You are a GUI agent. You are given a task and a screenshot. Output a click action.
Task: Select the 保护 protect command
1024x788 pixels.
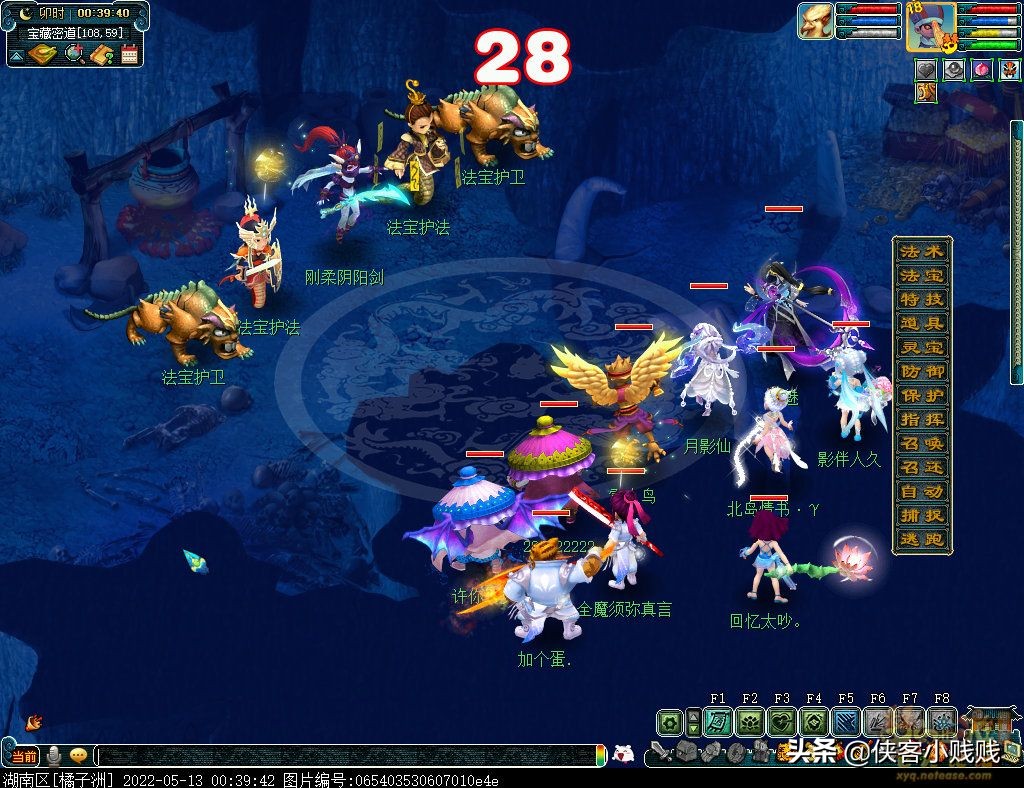[921, 395]
